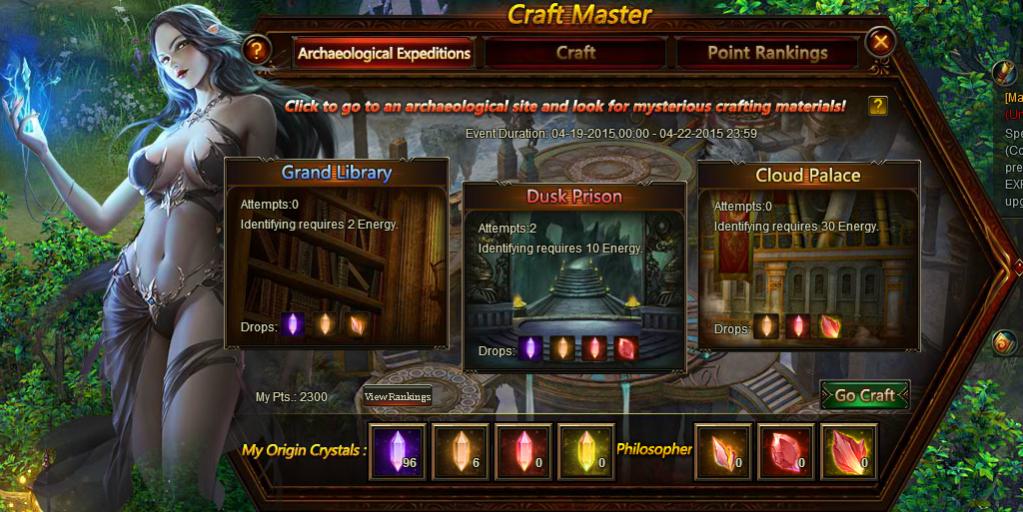Viewport: 1023px width, 512px height.
Task: Click the small yellow question mark hint
Action: tap(877, 105)
